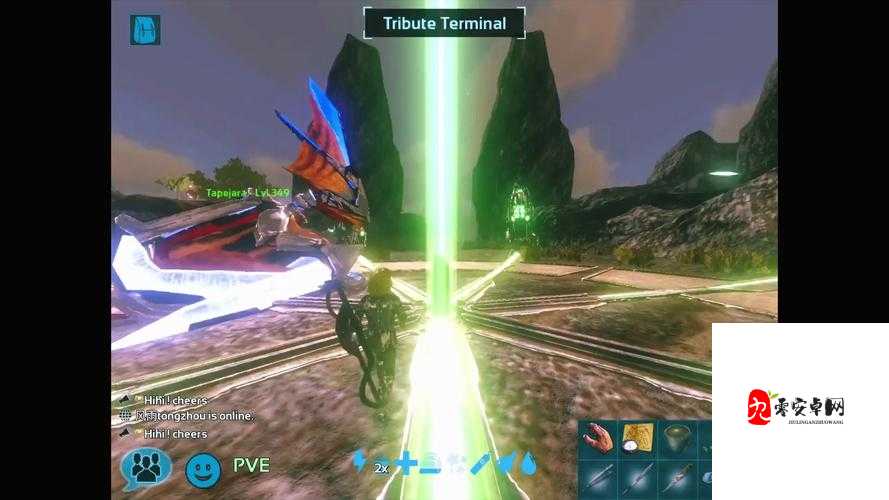Open the Tribute Terminal label

click(x=444, y=23)
